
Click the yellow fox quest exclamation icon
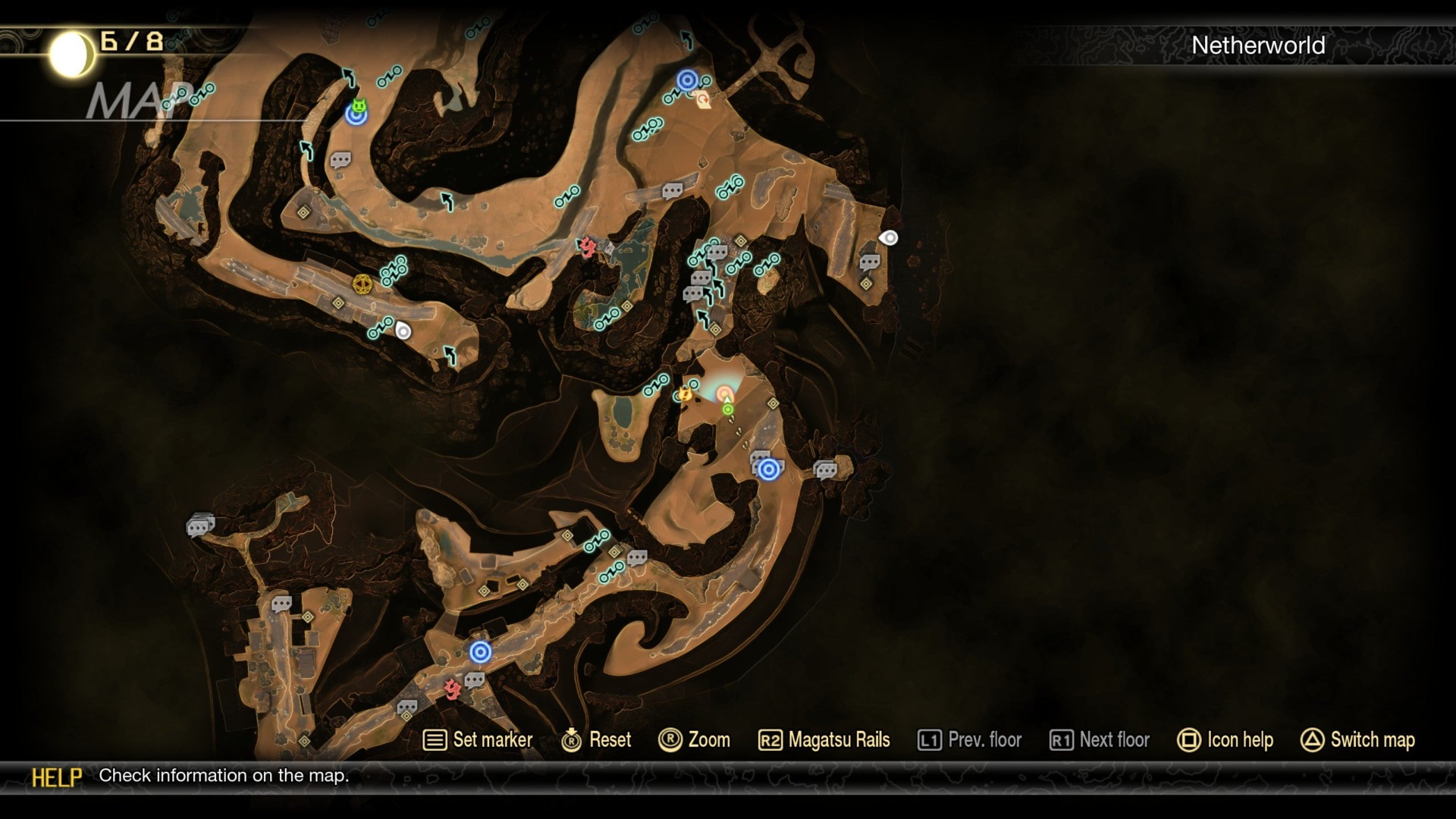(x=685, y=394)
